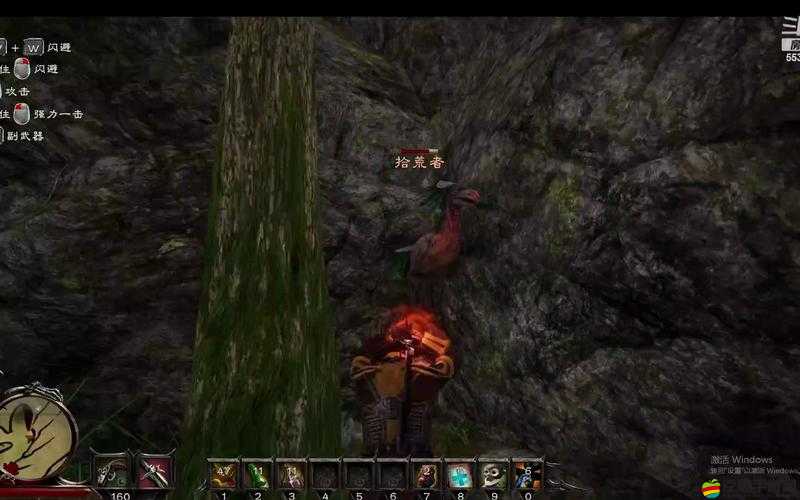The image size is (800, 500).
Task: Select hotbar slot 1 with the yellow item
Action: point(223,476)
